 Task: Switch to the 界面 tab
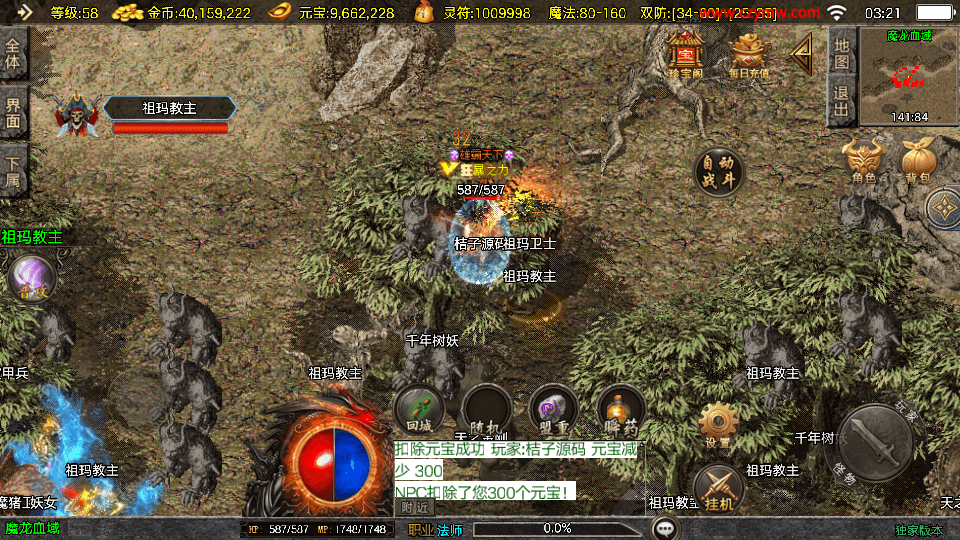(x=13, y=111)
